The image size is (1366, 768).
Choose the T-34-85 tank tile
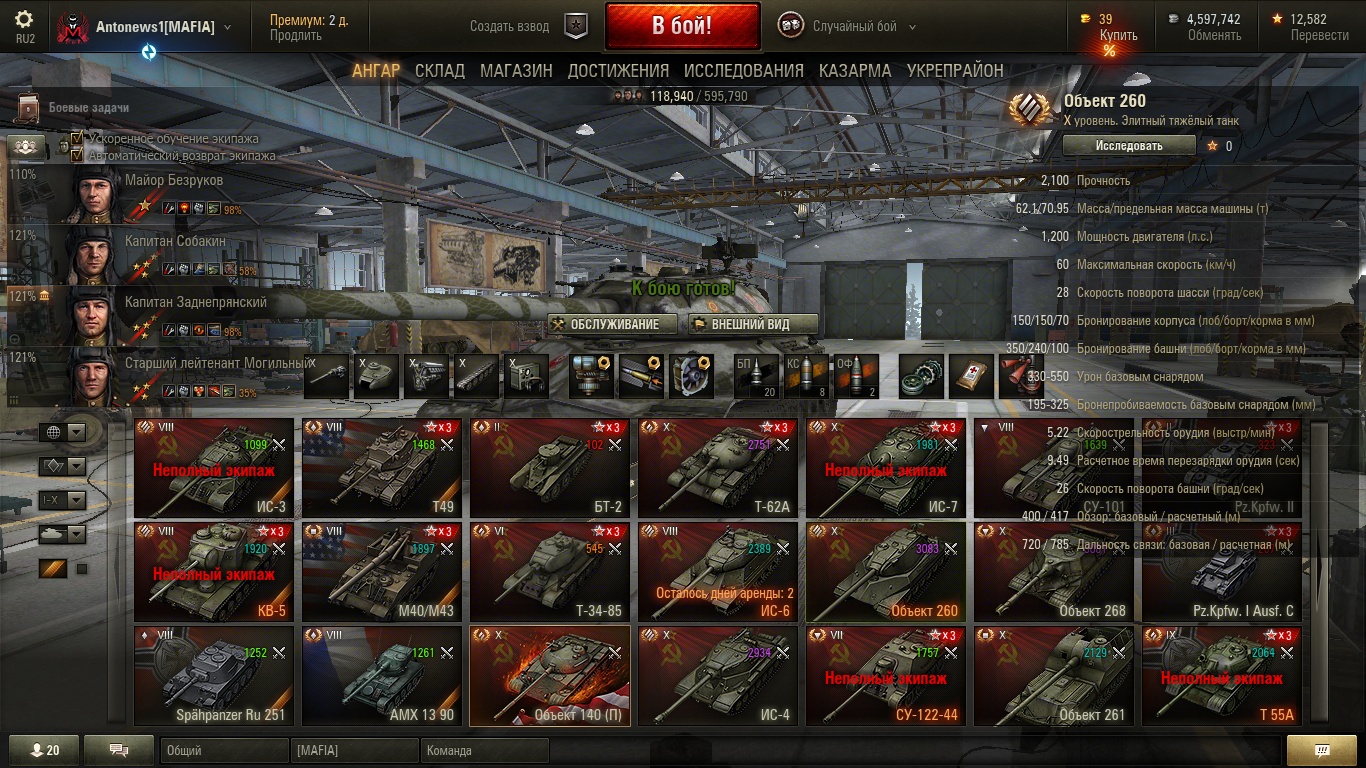(550, 572)
